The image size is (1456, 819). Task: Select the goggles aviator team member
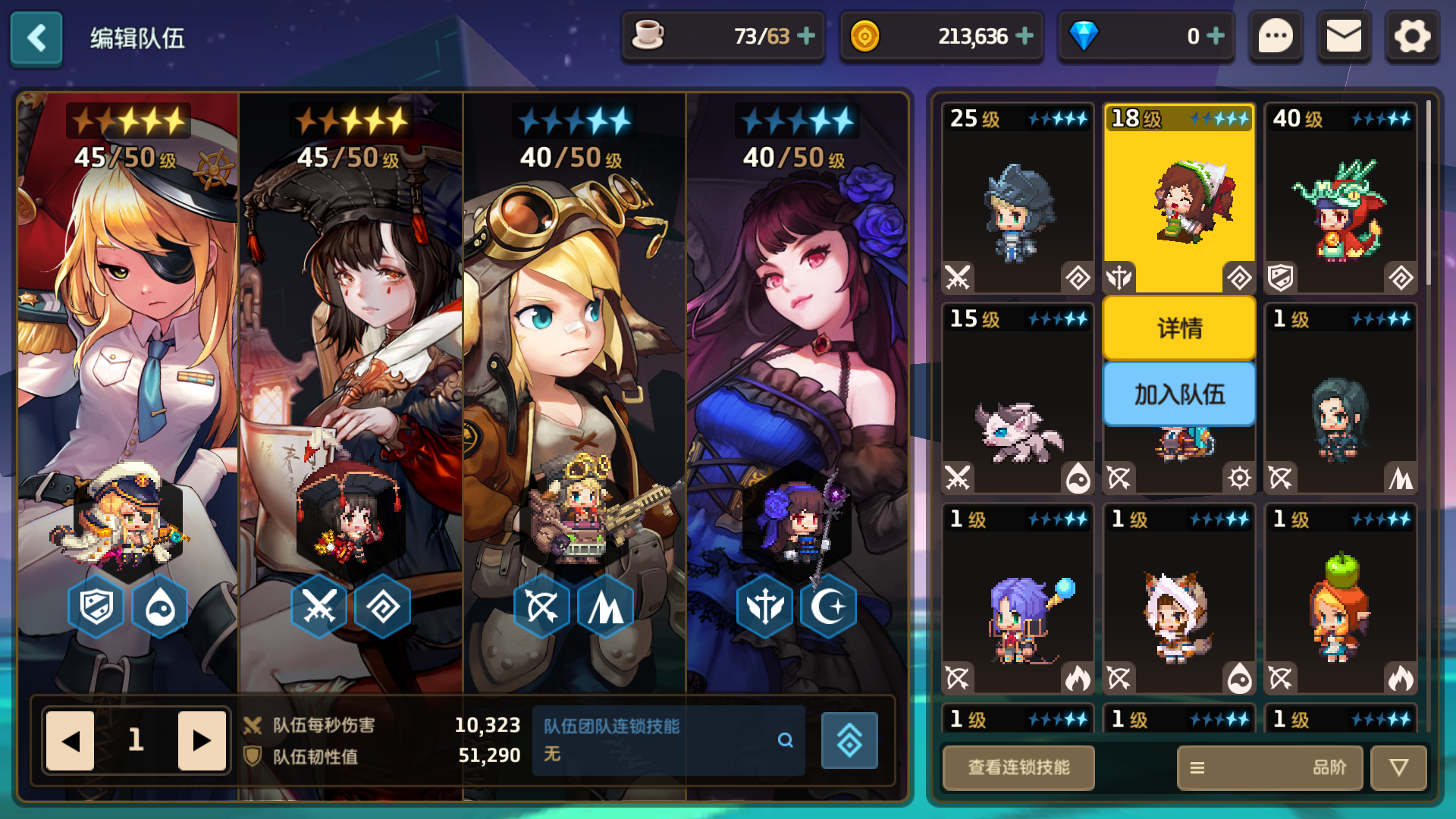574,379
